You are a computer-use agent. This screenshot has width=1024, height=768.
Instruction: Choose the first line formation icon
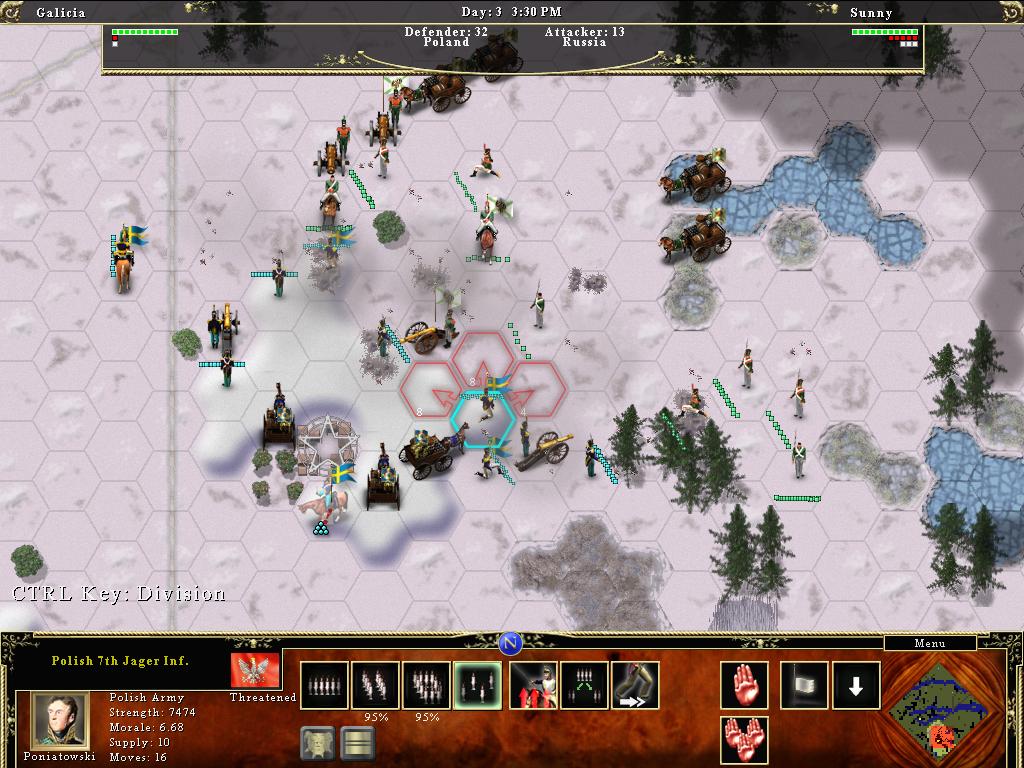click(325, 685)
